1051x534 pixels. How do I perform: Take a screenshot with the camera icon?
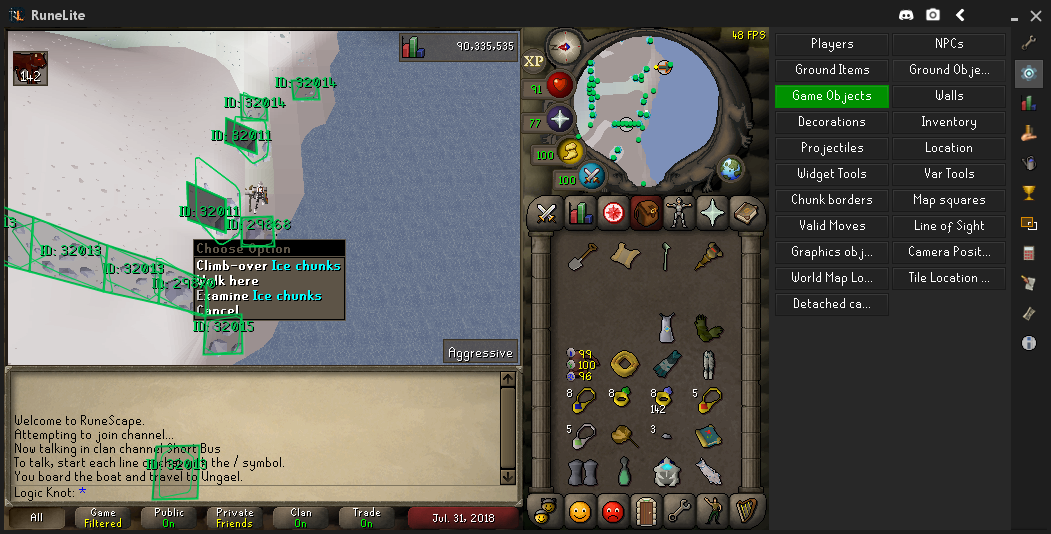[x=933, y=15]
